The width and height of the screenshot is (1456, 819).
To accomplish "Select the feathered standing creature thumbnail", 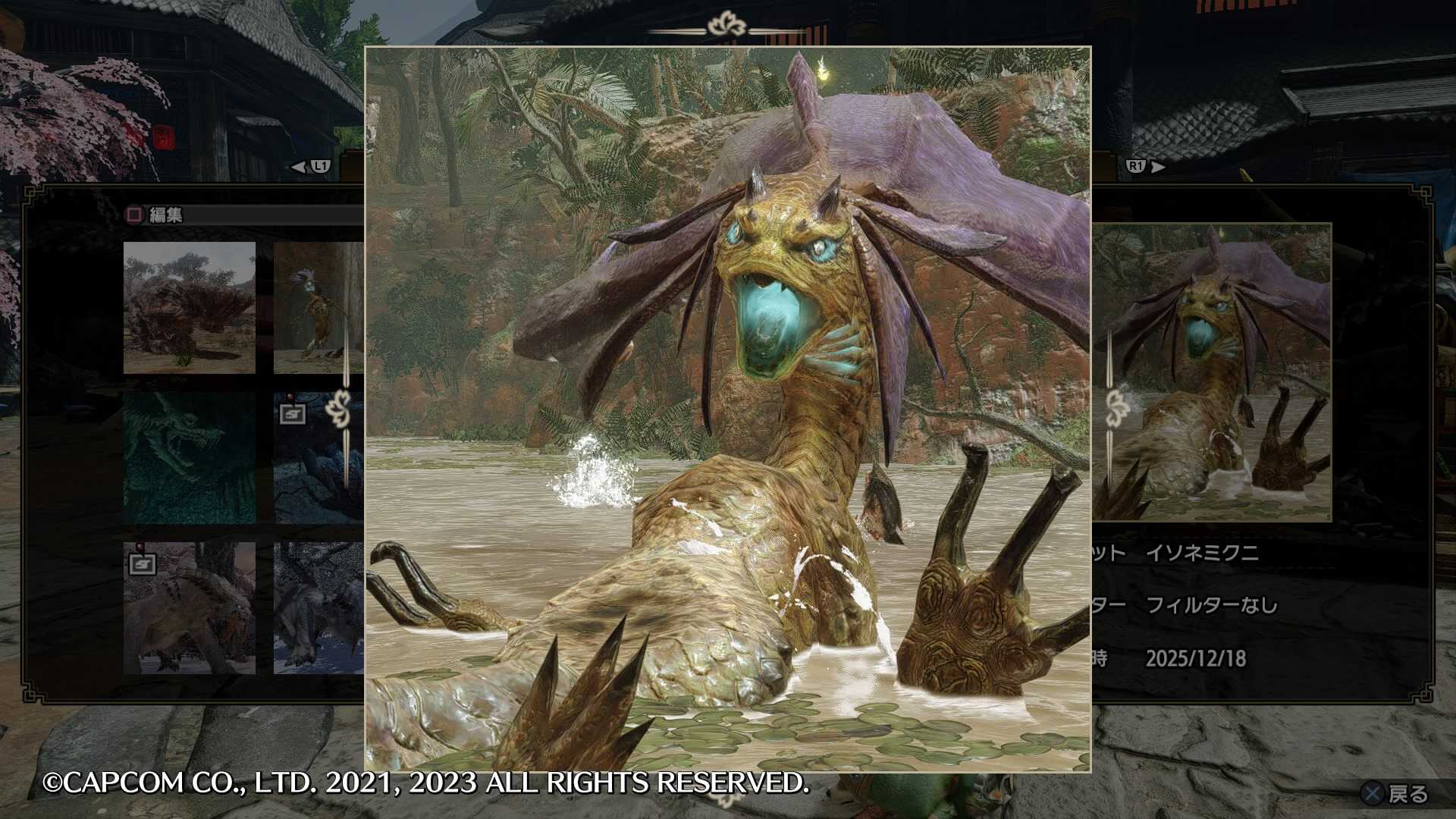I will point(318,307).
